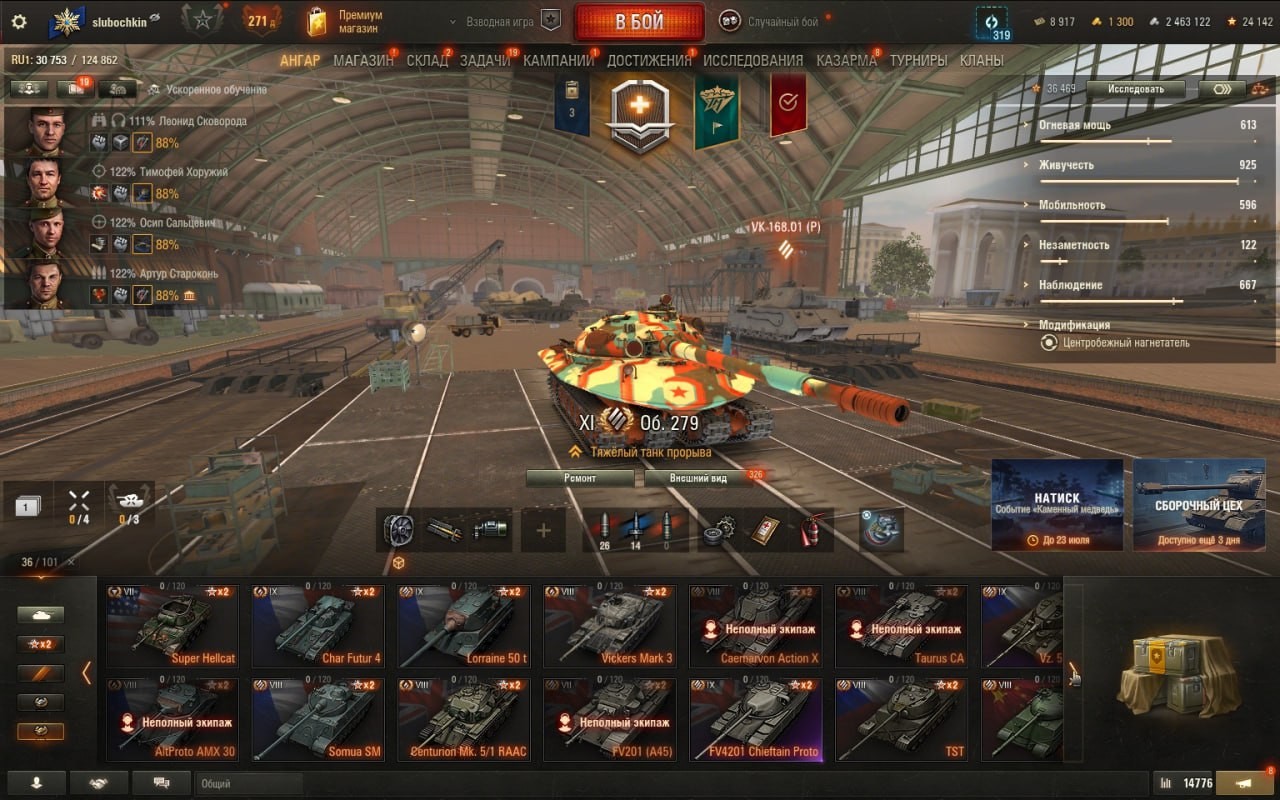Image resolution: width=1280 pixels, height=800 pixels.
Task: Select the FV4201 Chieftain Proto tank
Action: [756, 719]
